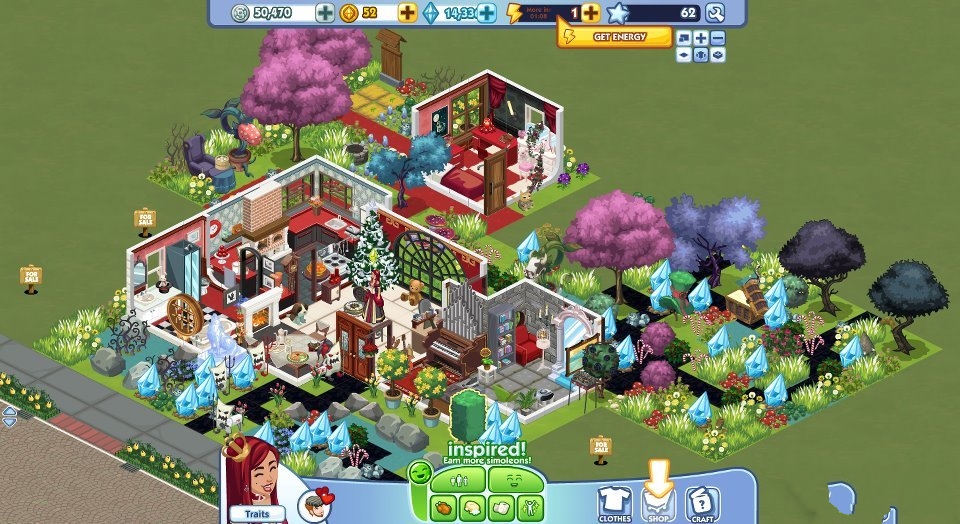Open the Traits panel

pyautogui.click(x=250, y=515)
